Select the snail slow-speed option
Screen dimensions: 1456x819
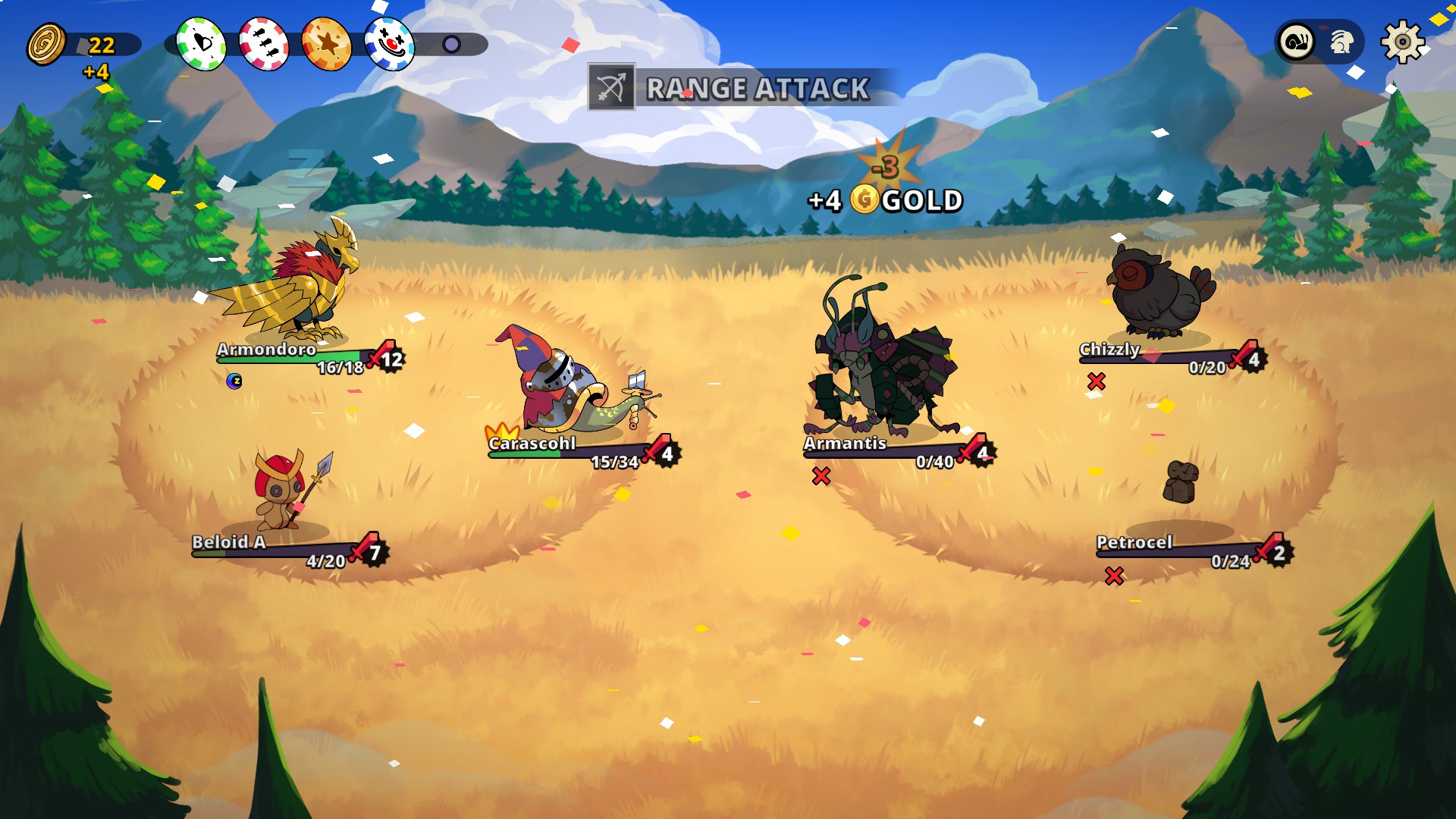pos(1298,42)
